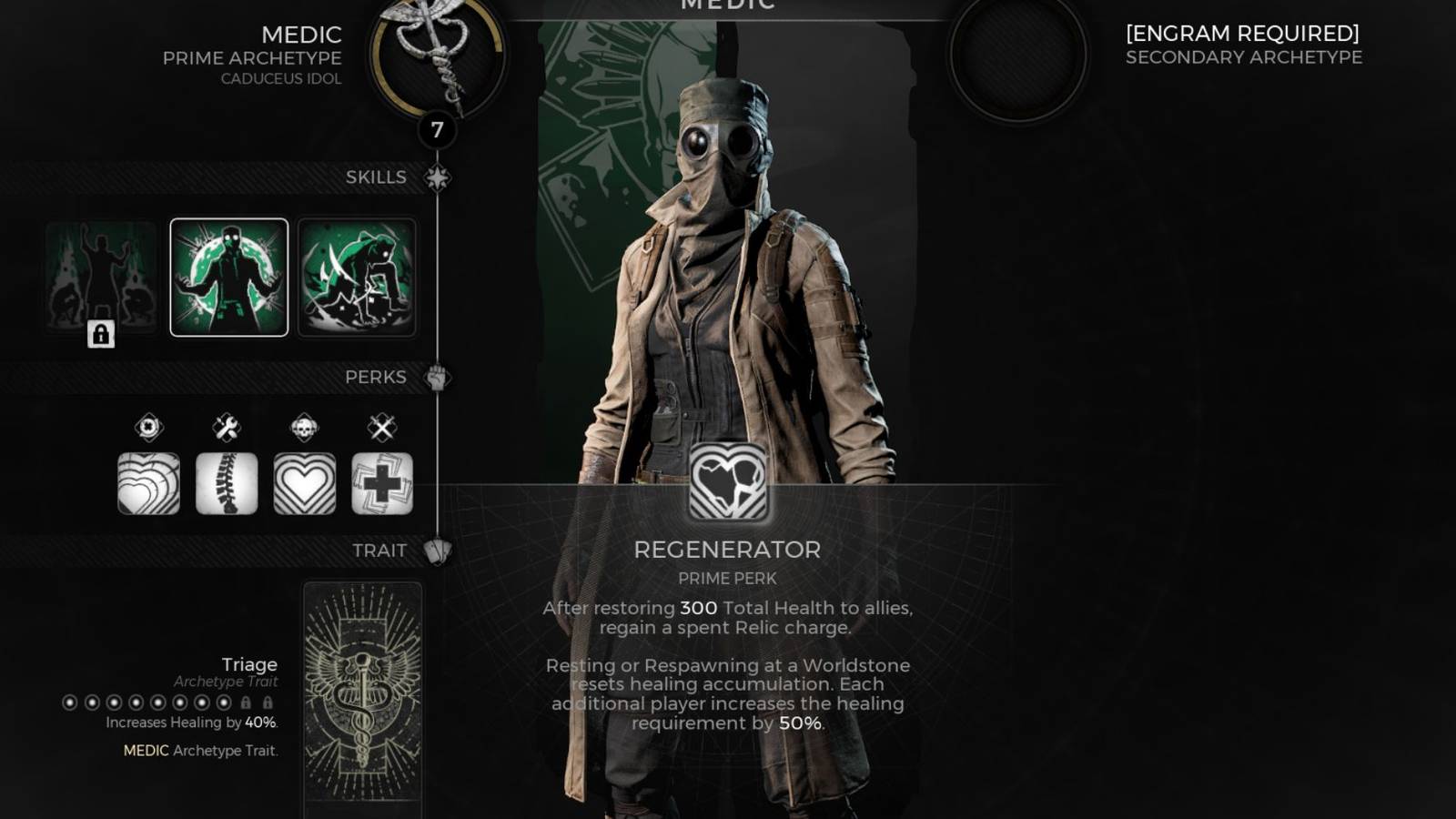Open the TRAIT section
The height and width of the screenshot is (819, 1456).
click(440, 550)
